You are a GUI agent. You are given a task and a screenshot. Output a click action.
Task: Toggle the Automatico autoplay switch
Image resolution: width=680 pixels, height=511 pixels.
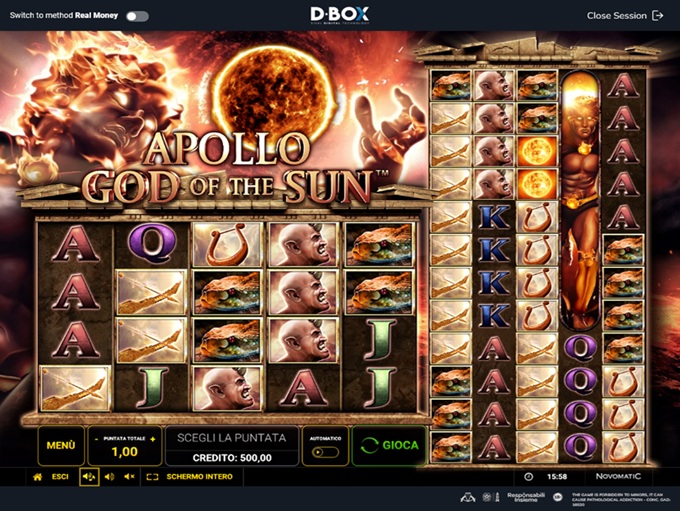pos(324,452)
